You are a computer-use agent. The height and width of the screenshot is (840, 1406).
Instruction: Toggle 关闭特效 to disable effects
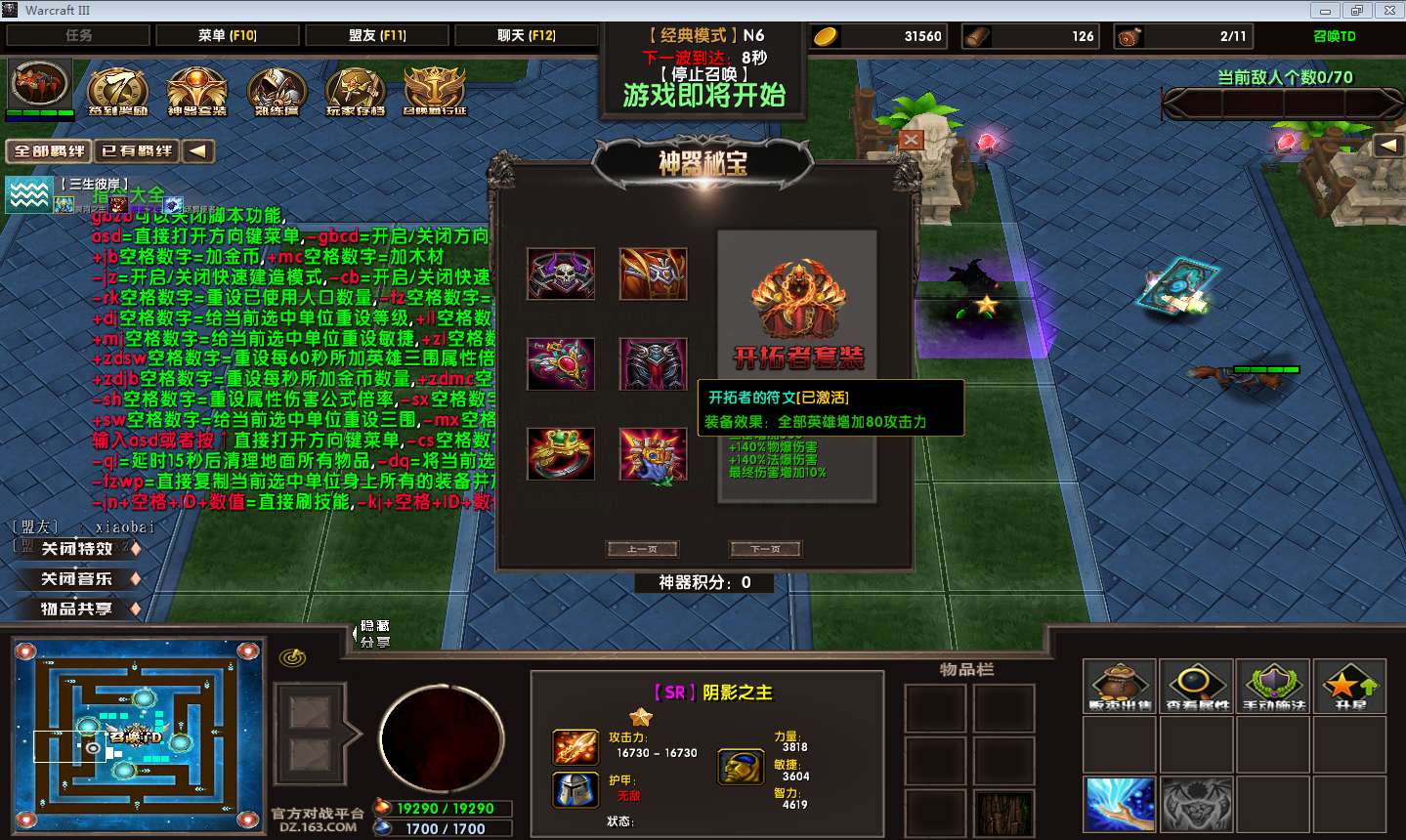coord(78,549)
